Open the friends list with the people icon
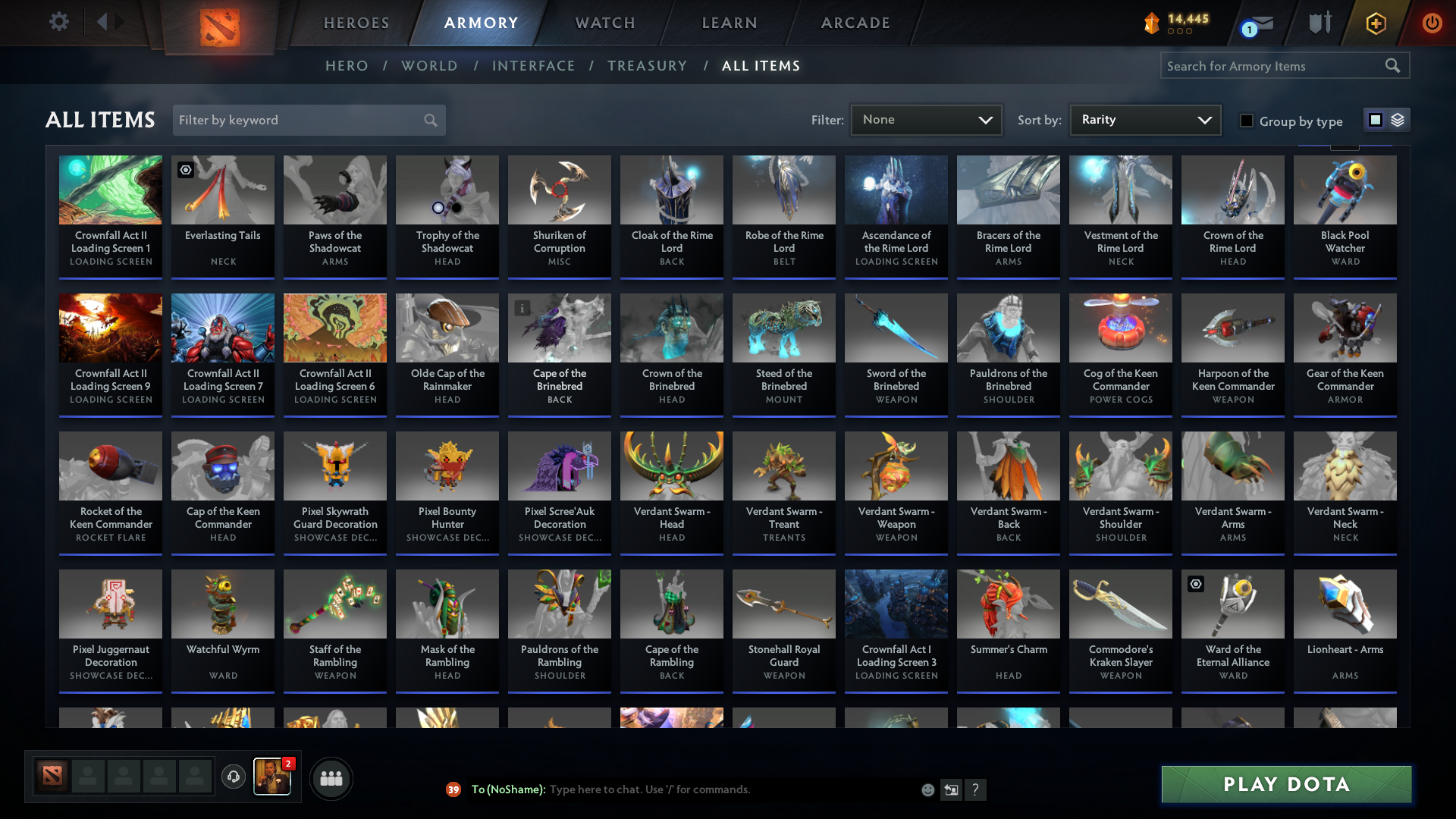Viewport: 1456px width, 819px height. (x=330, y=778)
